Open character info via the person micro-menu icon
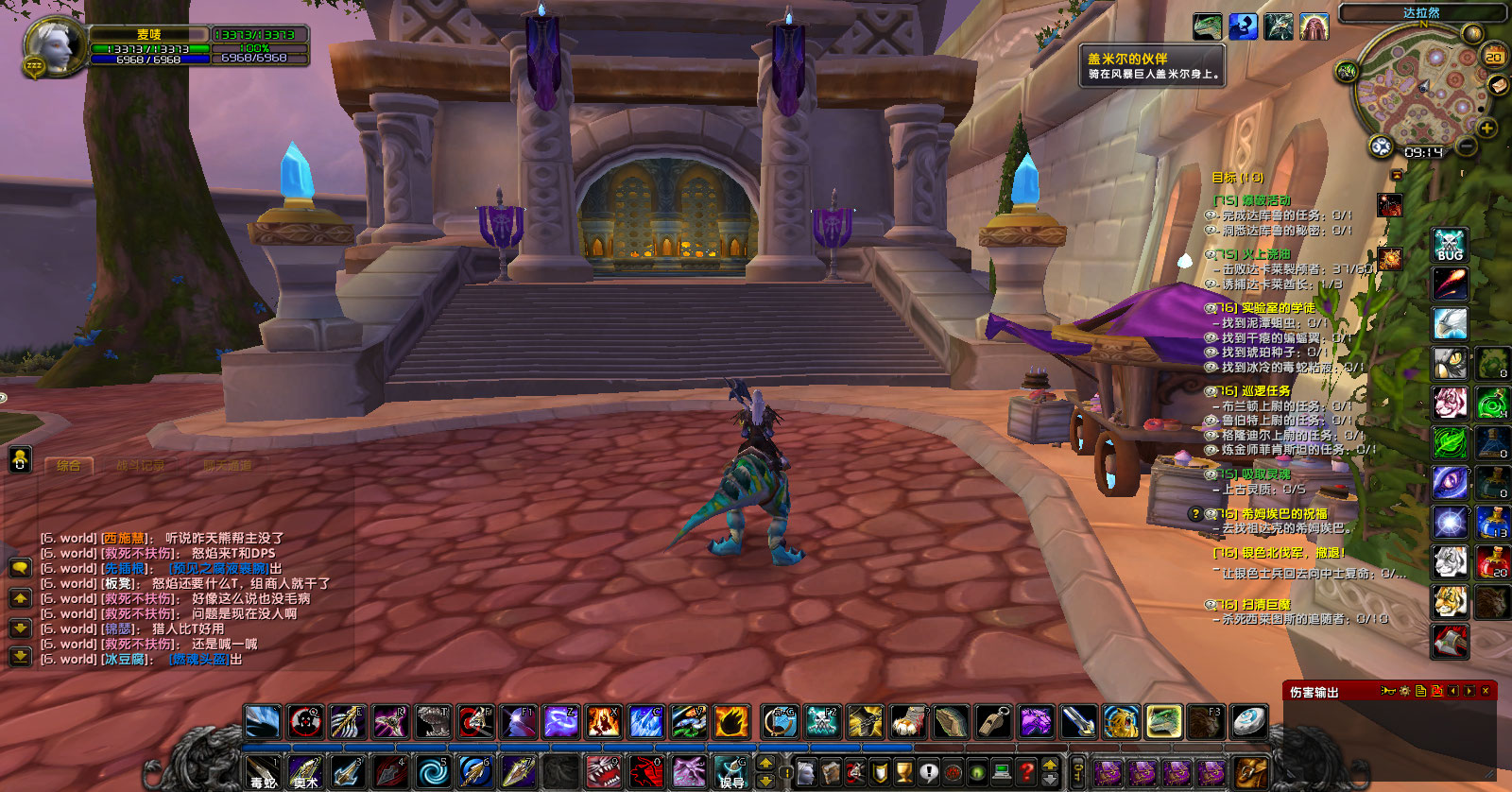 click(x=806, y=771)
